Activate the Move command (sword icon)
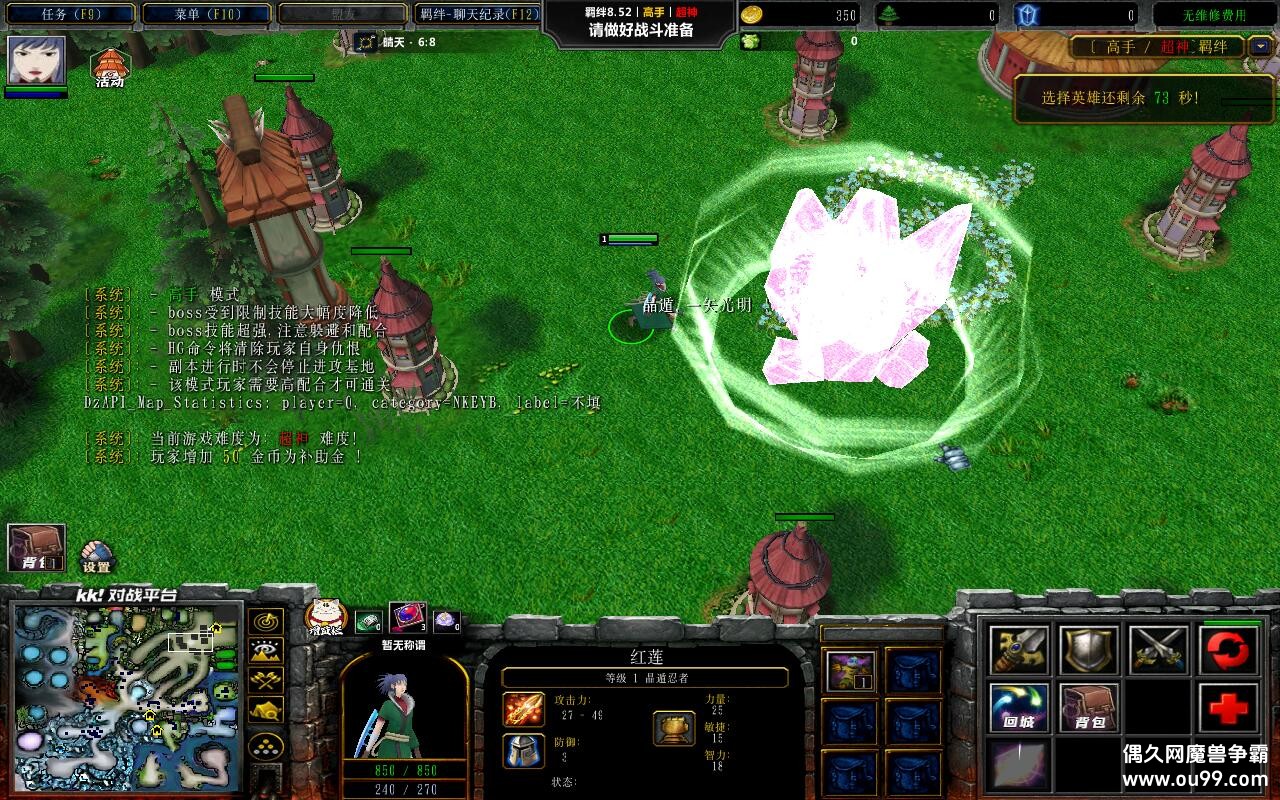Viewport: 1280px width, 800px height. 1019,651
